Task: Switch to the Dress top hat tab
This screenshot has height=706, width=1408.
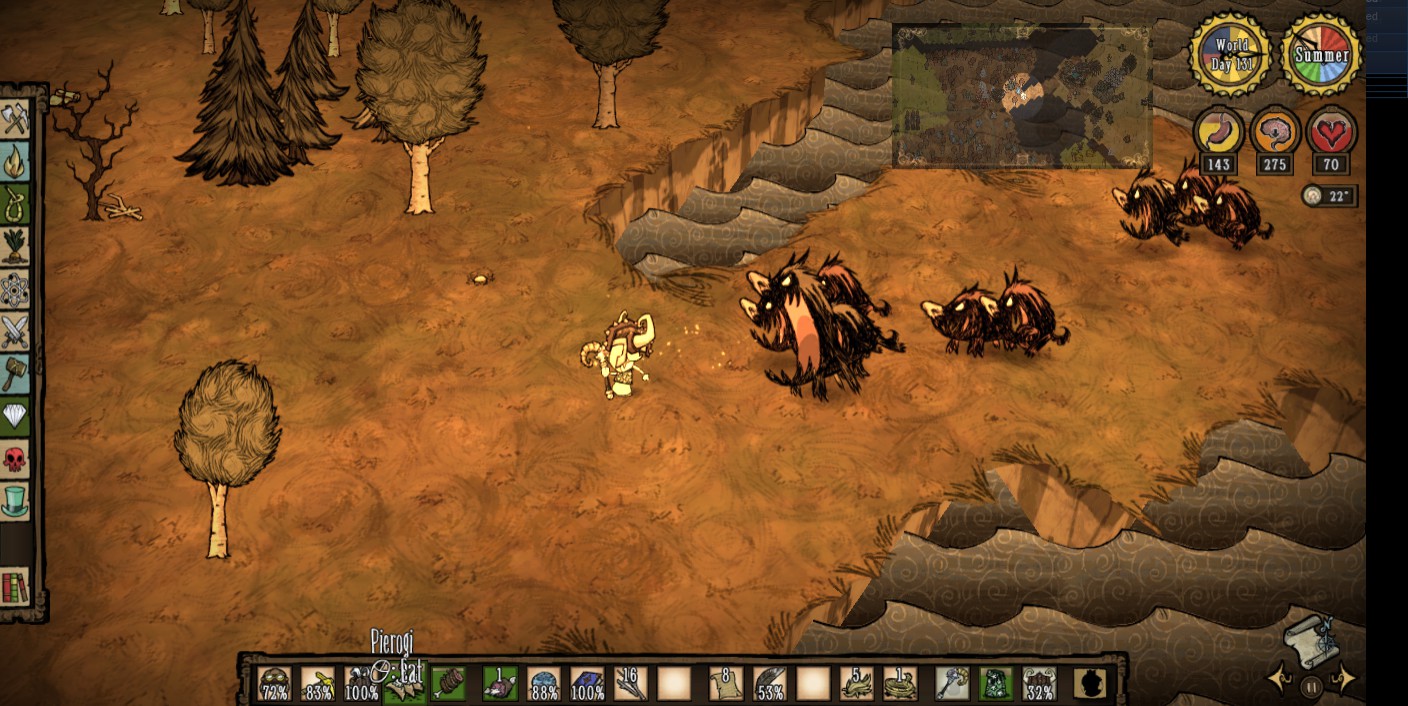Action: coord(15,501)
